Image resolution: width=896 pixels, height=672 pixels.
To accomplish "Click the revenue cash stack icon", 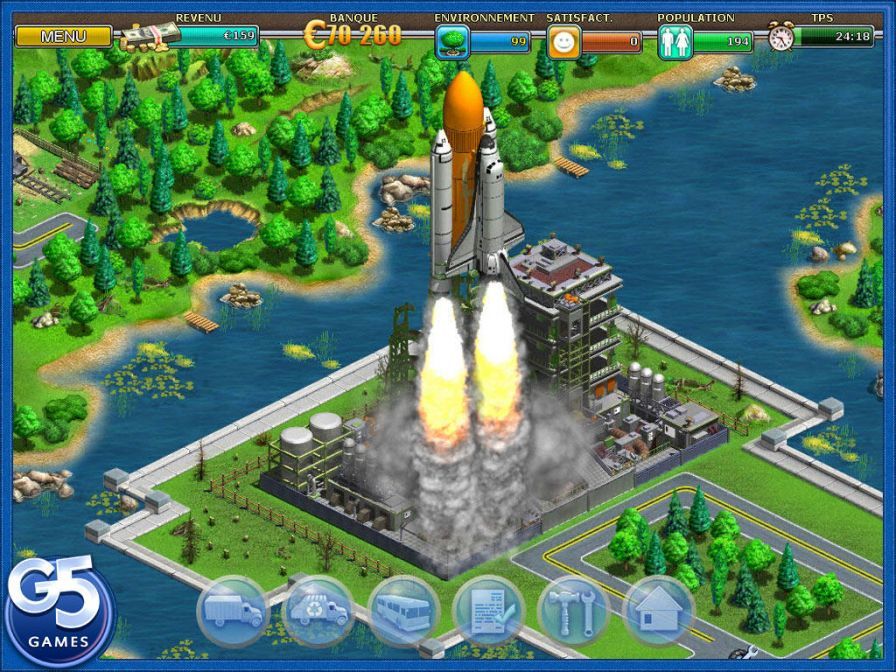I will [150, 37].
